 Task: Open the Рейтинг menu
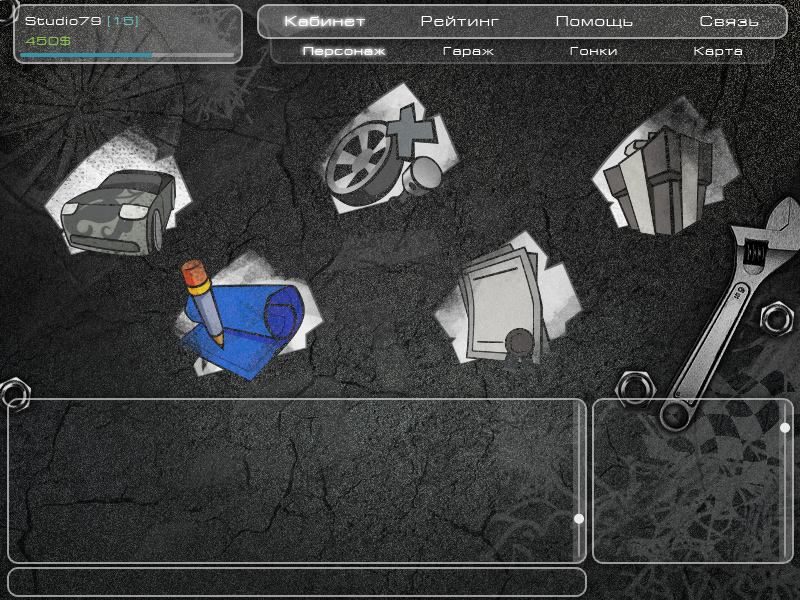pyautogui.click(x=459, y=21)
